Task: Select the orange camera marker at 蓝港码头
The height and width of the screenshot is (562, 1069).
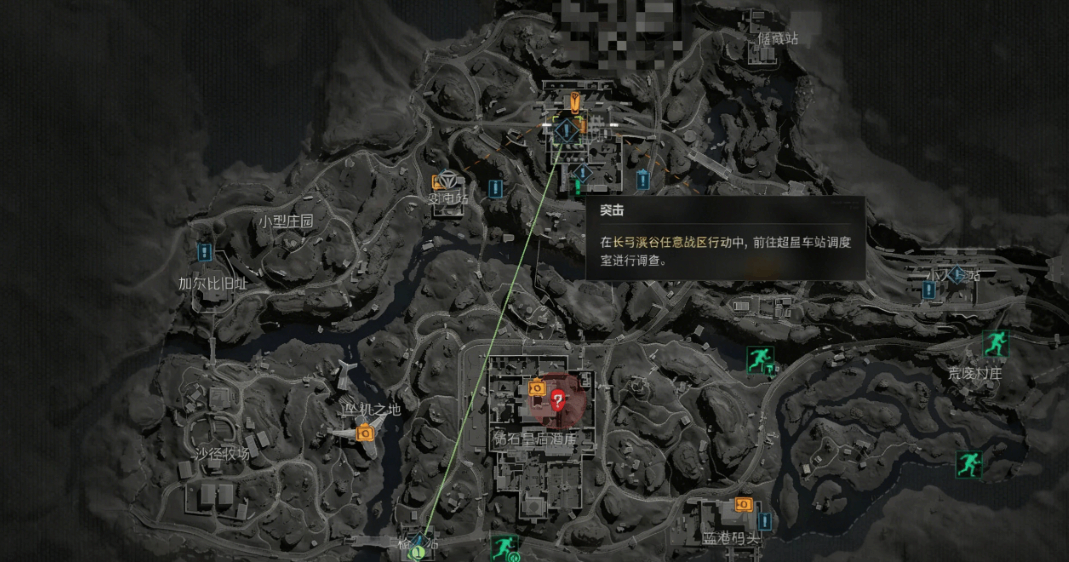Action: coord(743,505)
